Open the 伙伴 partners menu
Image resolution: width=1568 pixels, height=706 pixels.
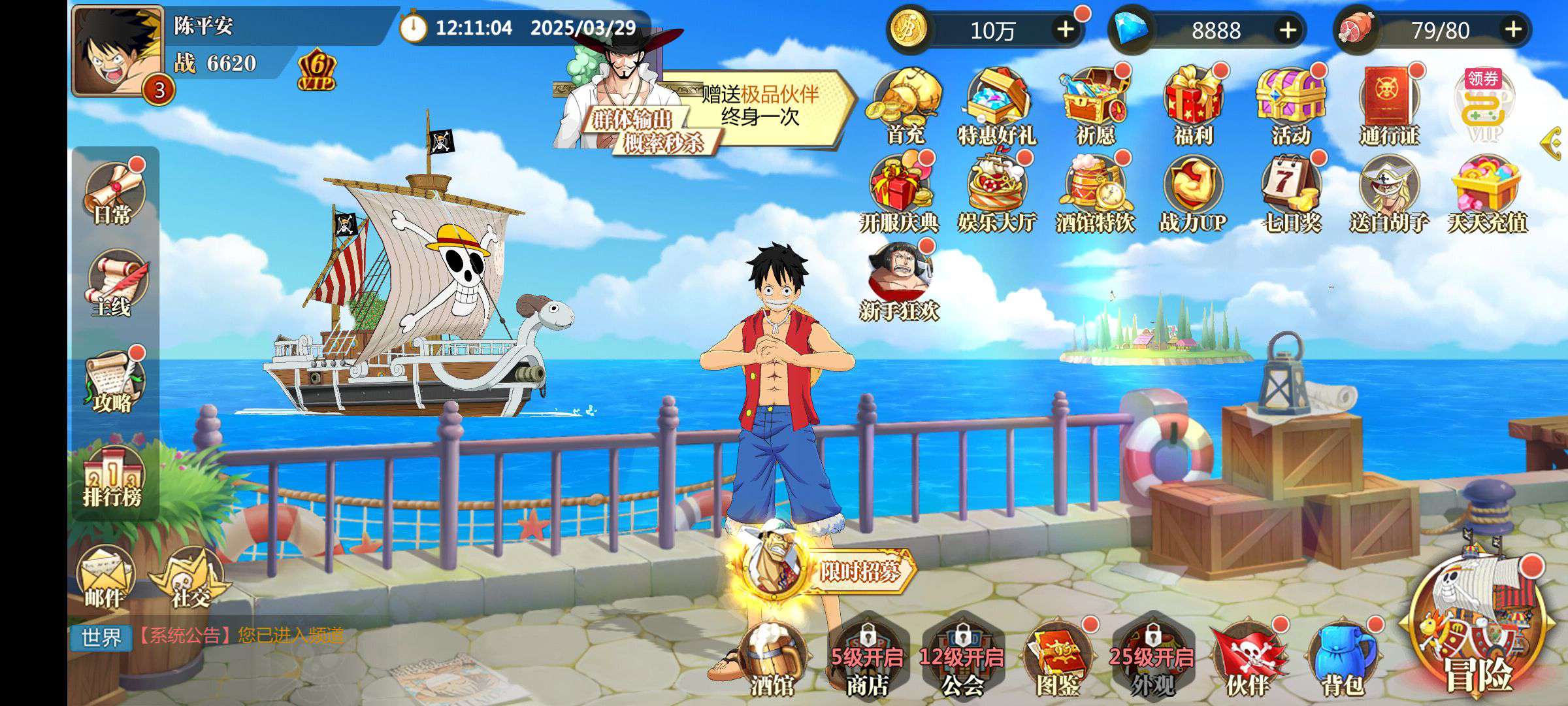coord(1247,657)
